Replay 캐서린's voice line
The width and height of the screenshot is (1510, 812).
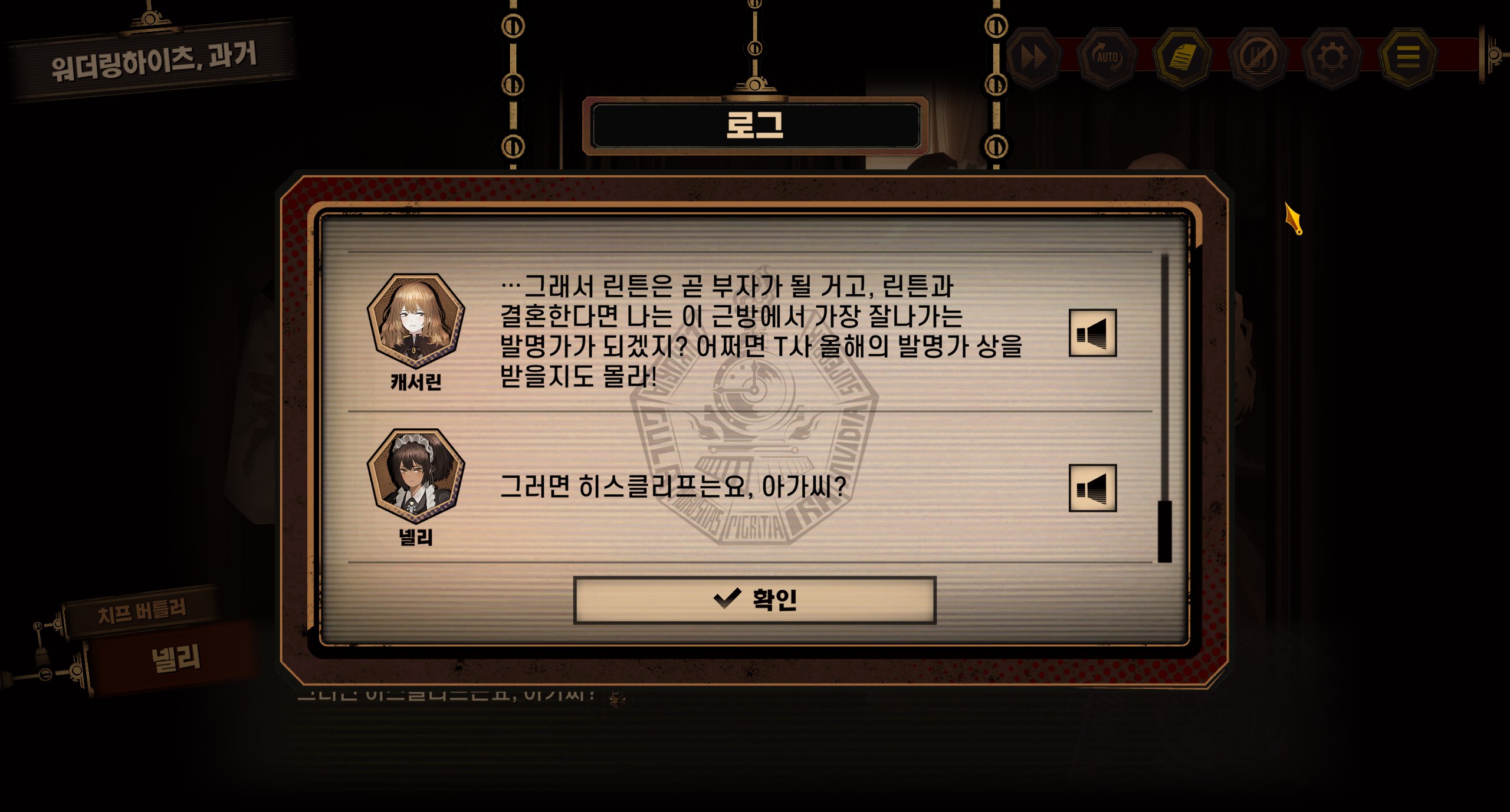click(1092, 333)
